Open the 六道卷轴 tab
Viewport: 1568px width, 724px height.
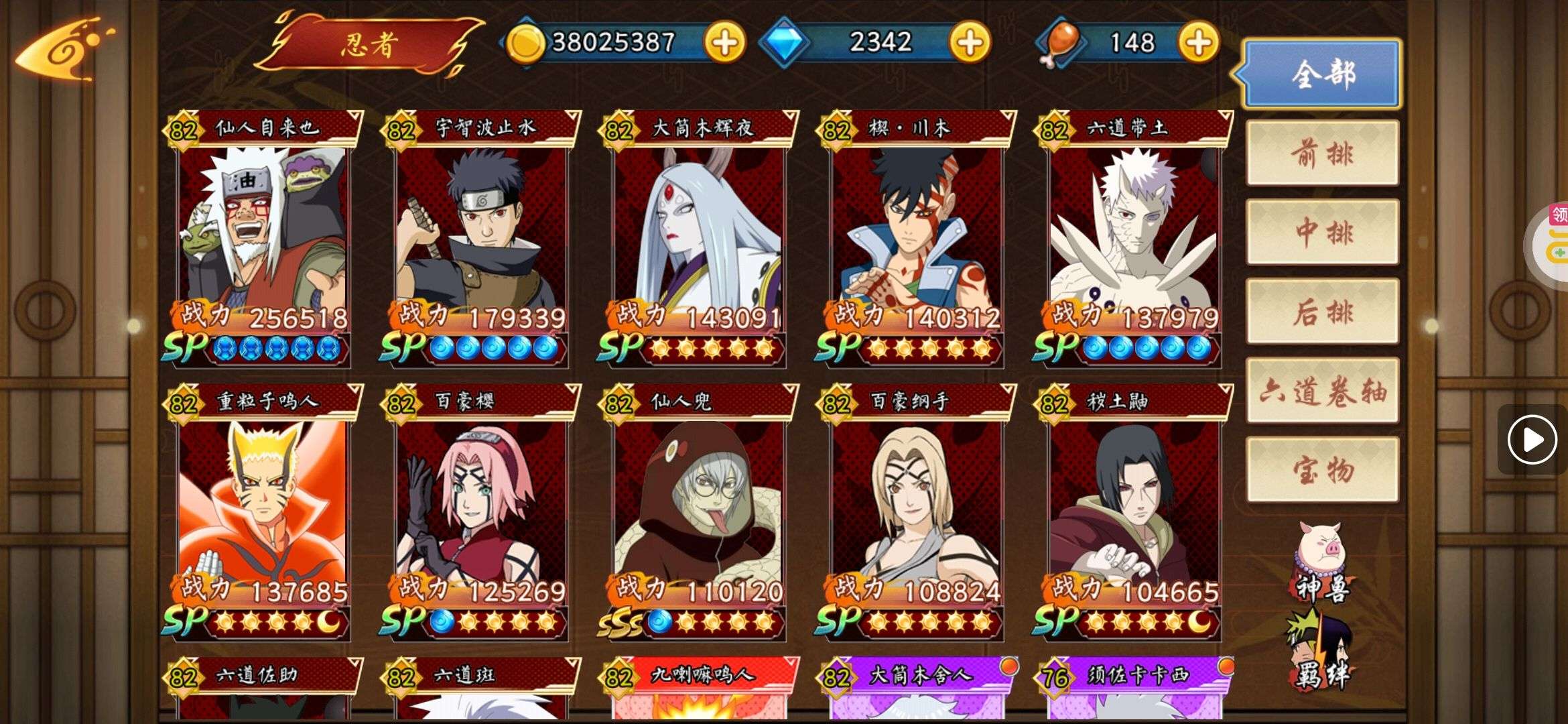pyautogui.click(x=1322, y=391)
